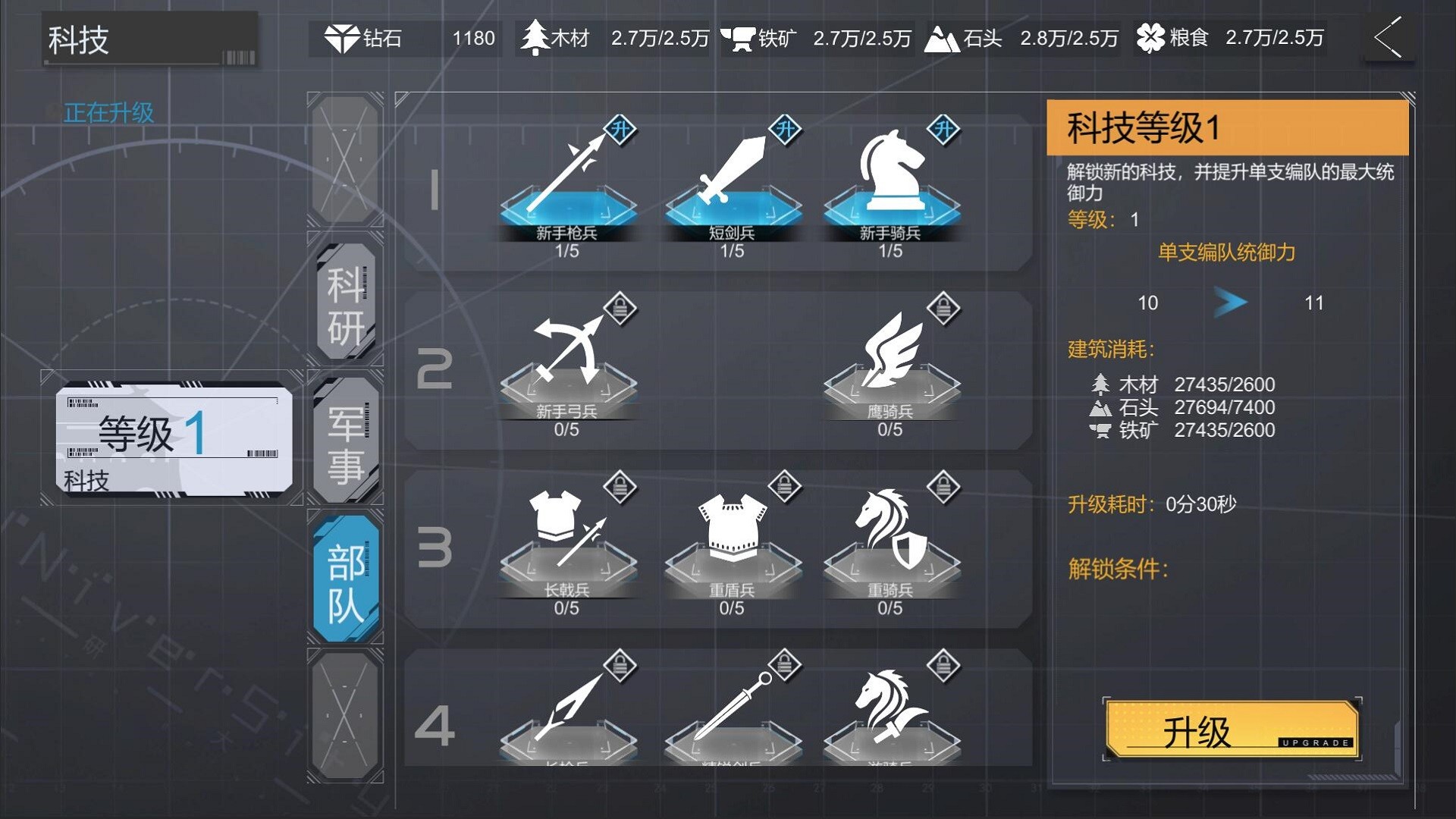The image size is (1456, 819).
Task: Click the 长戟兵 halberdier armor icon
Action: pos(567,531)
